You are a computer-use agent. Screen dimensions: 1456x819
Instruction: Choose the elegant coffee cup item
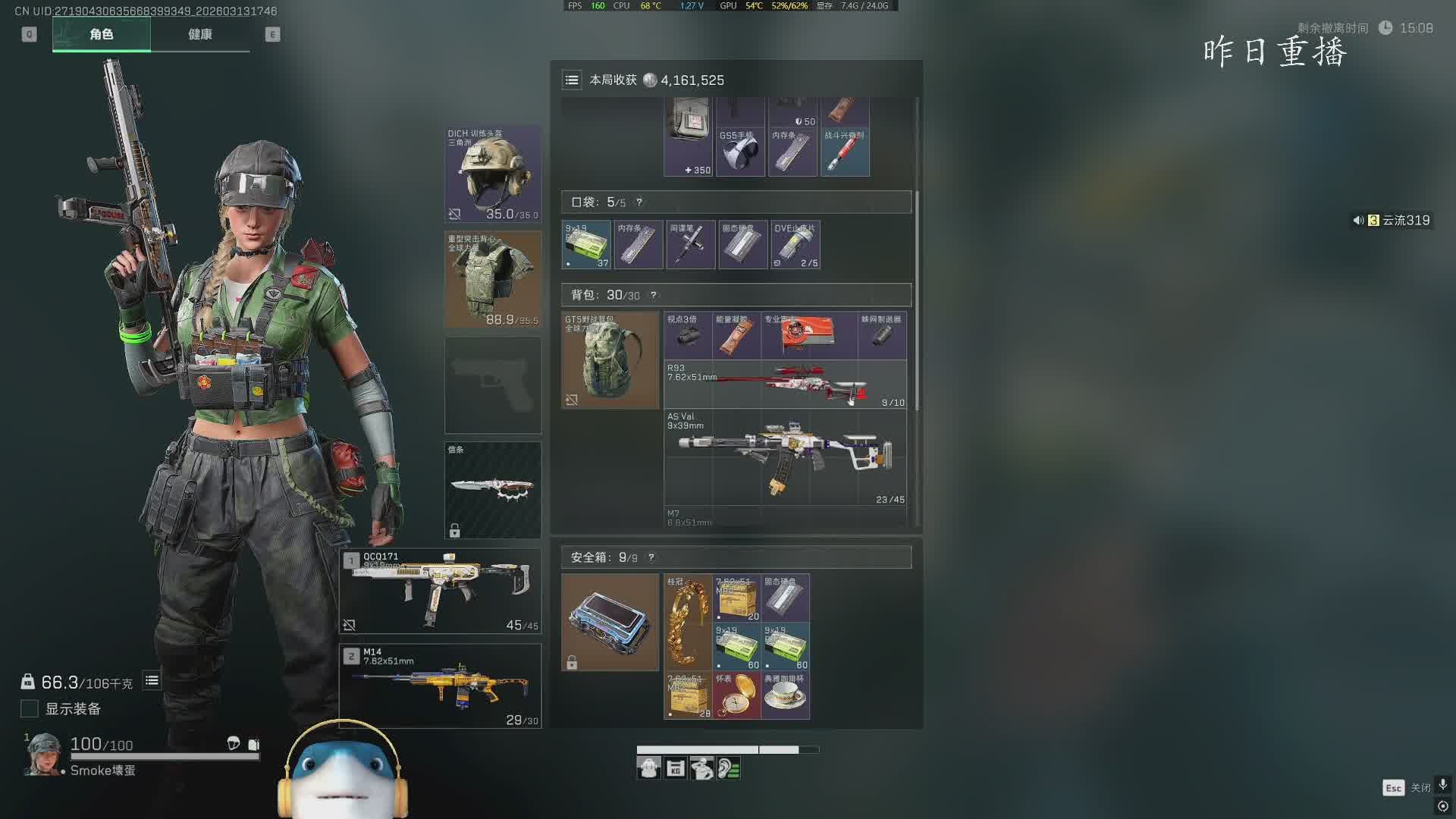[785, 695]
